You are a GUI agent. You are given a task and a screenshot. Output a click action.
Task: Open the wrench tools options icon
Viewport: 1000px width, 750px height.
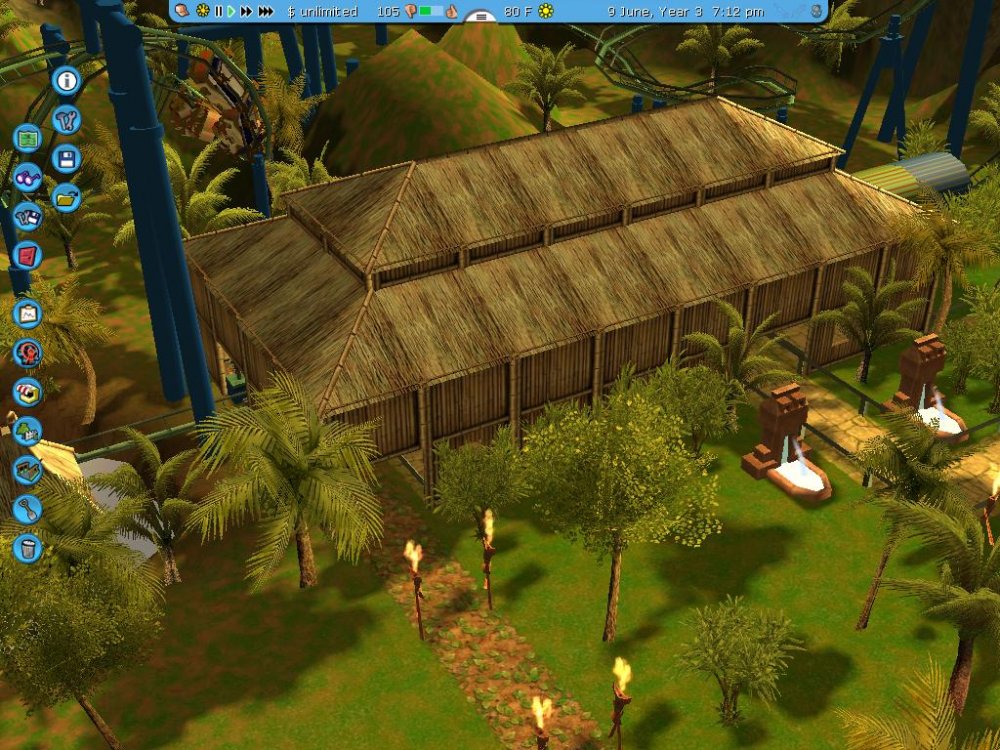[x=67, y=119]
